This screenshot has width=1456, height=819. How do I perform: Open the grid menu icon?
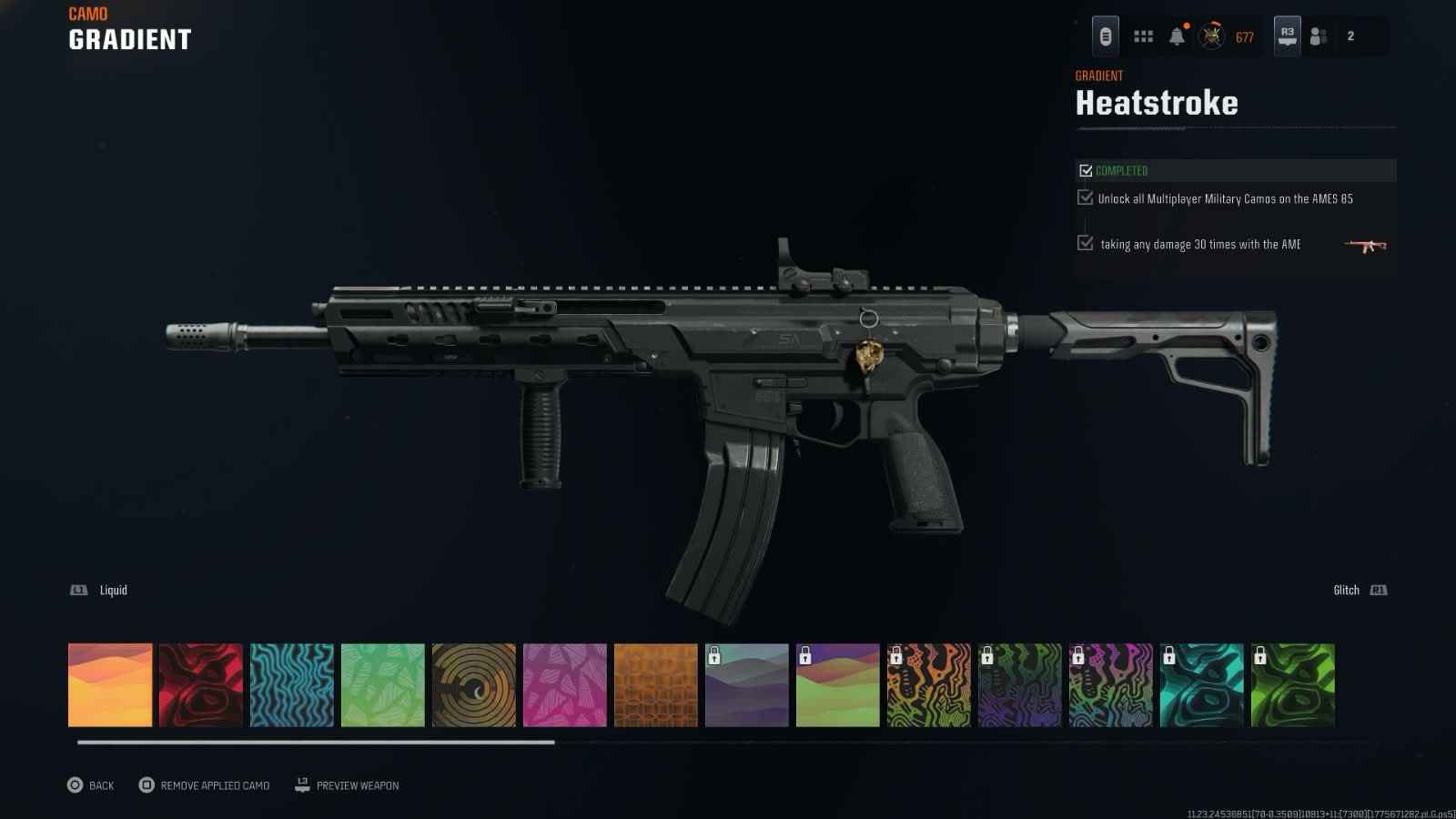[1143, 36]
